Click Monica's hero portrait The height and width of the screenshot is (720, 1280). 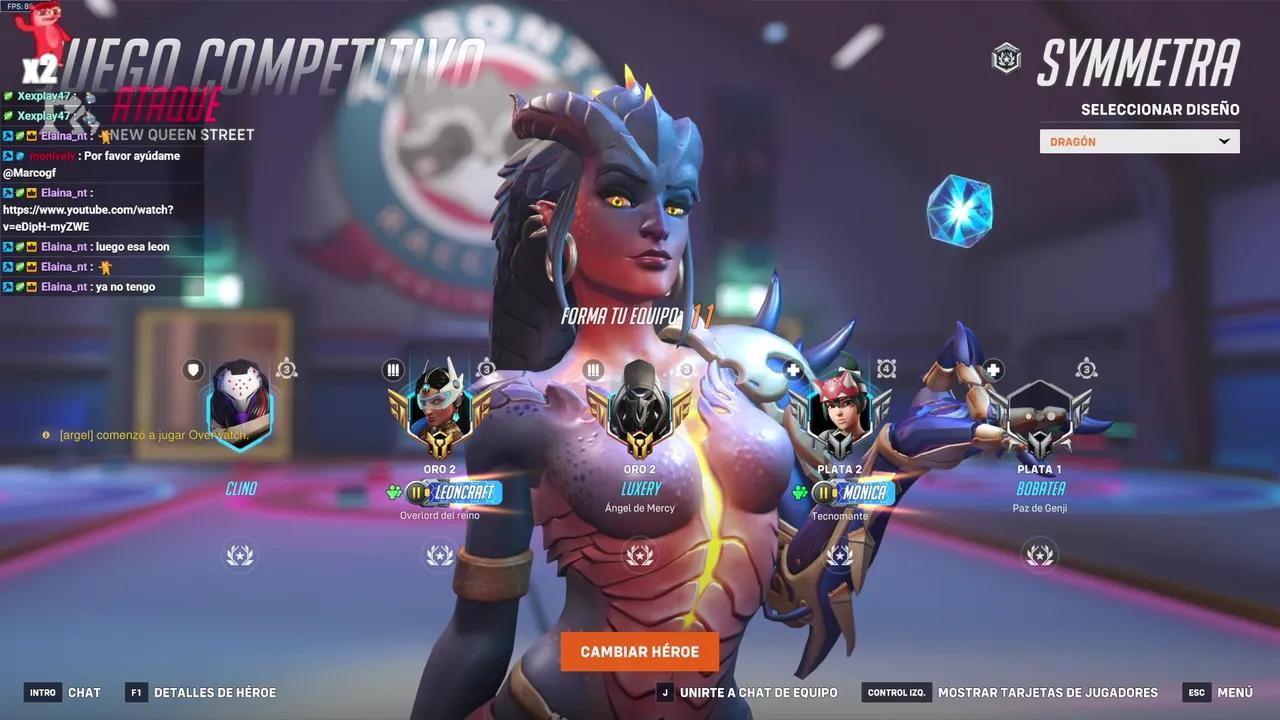coord(840,415)
